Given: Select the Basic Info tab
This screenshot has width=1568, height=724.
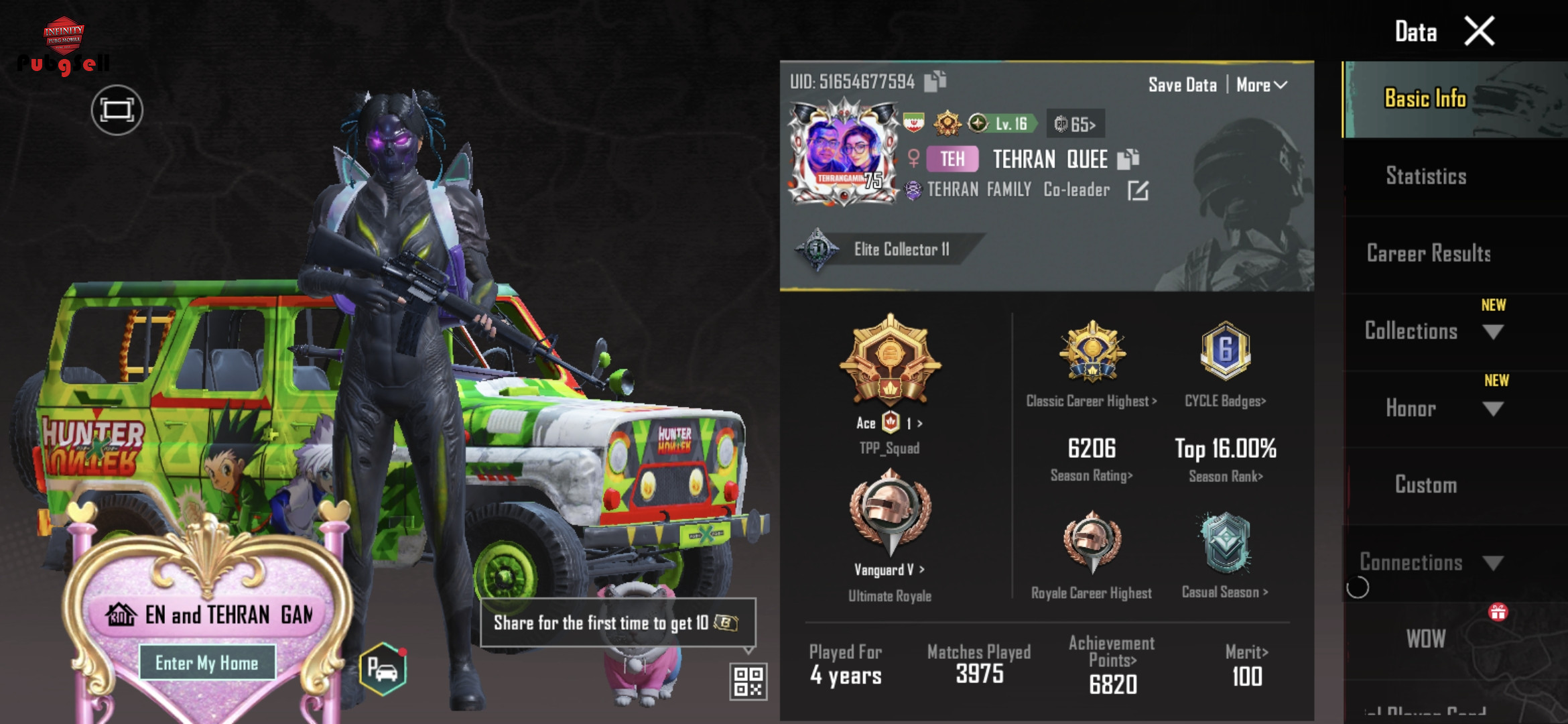Looking at the screenshot, I should [x=1425, y=99].
